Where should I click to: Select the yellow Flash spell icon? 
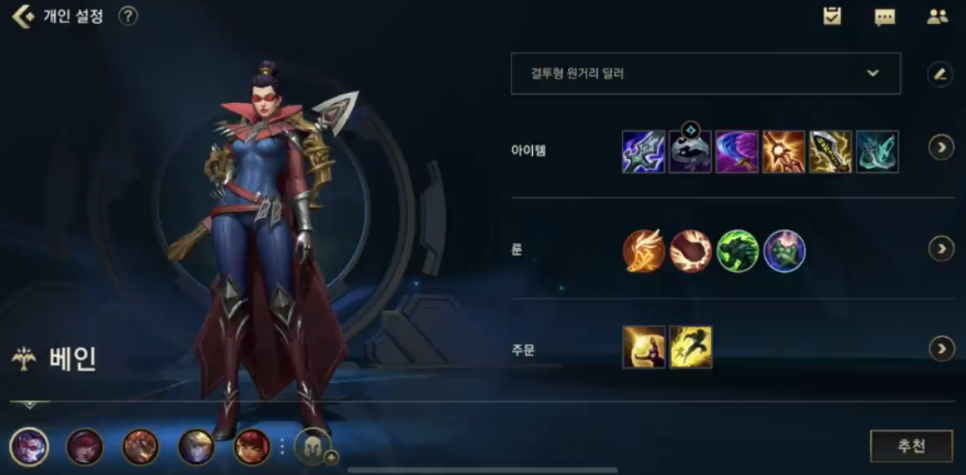690,347
